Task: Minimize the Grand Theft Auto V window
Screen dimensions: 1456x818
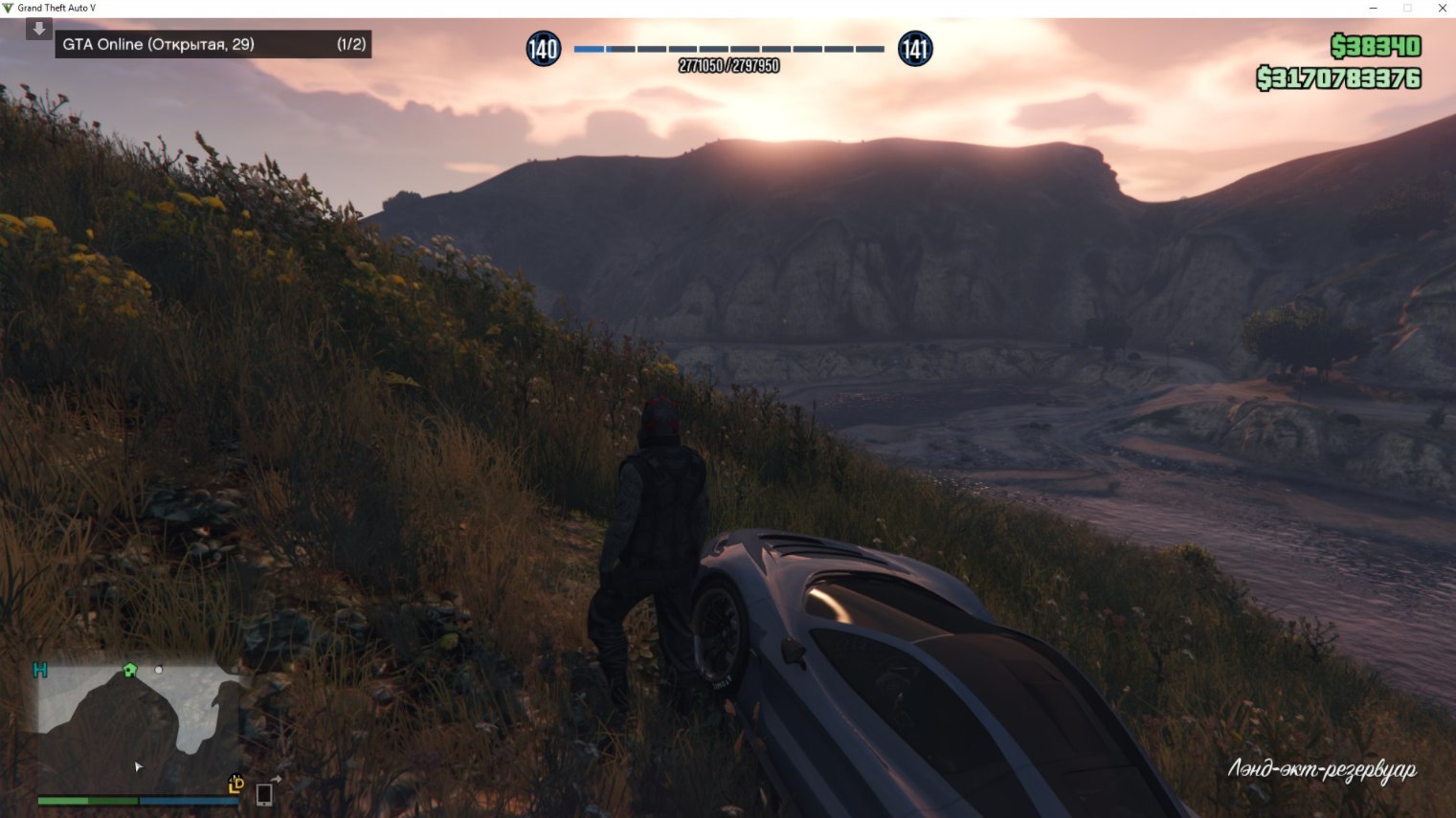Action: (1373, 9)
